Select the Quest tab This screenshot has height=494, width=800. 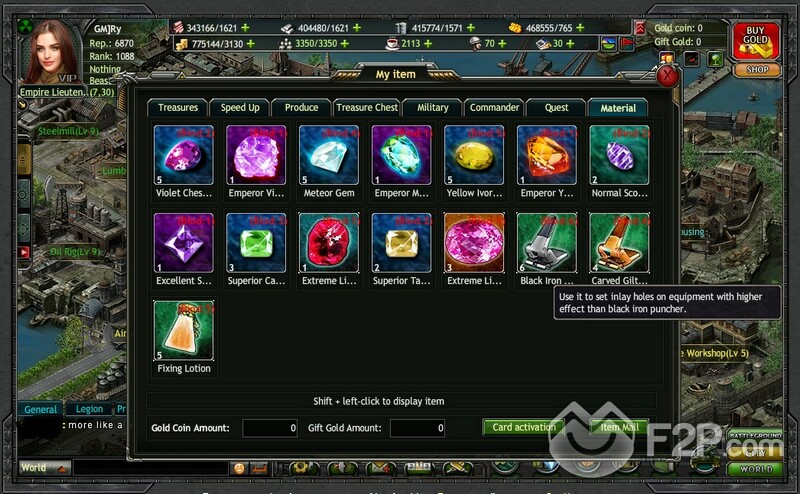coord(556,108)
